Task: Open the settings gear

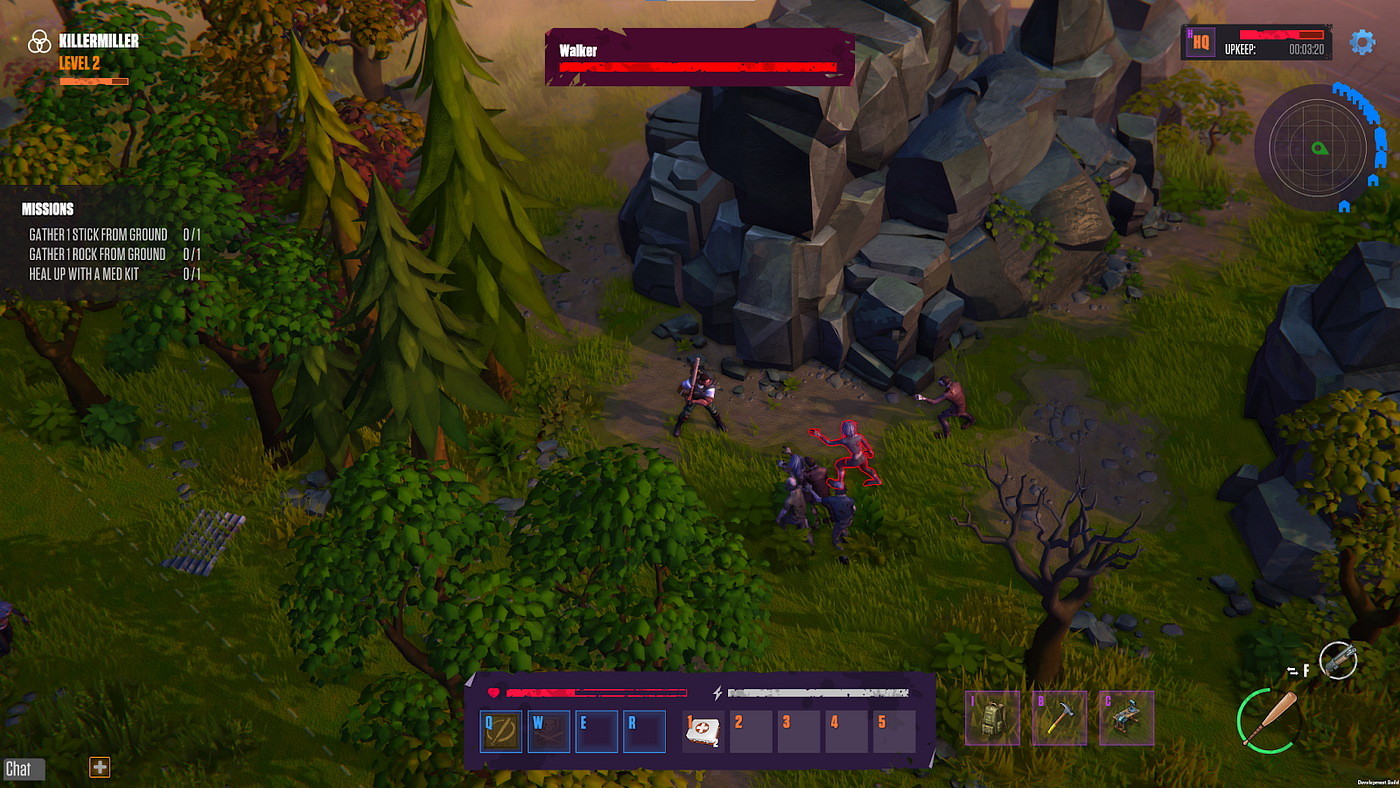Action: pyautogui.click(x=1362, y=42)
